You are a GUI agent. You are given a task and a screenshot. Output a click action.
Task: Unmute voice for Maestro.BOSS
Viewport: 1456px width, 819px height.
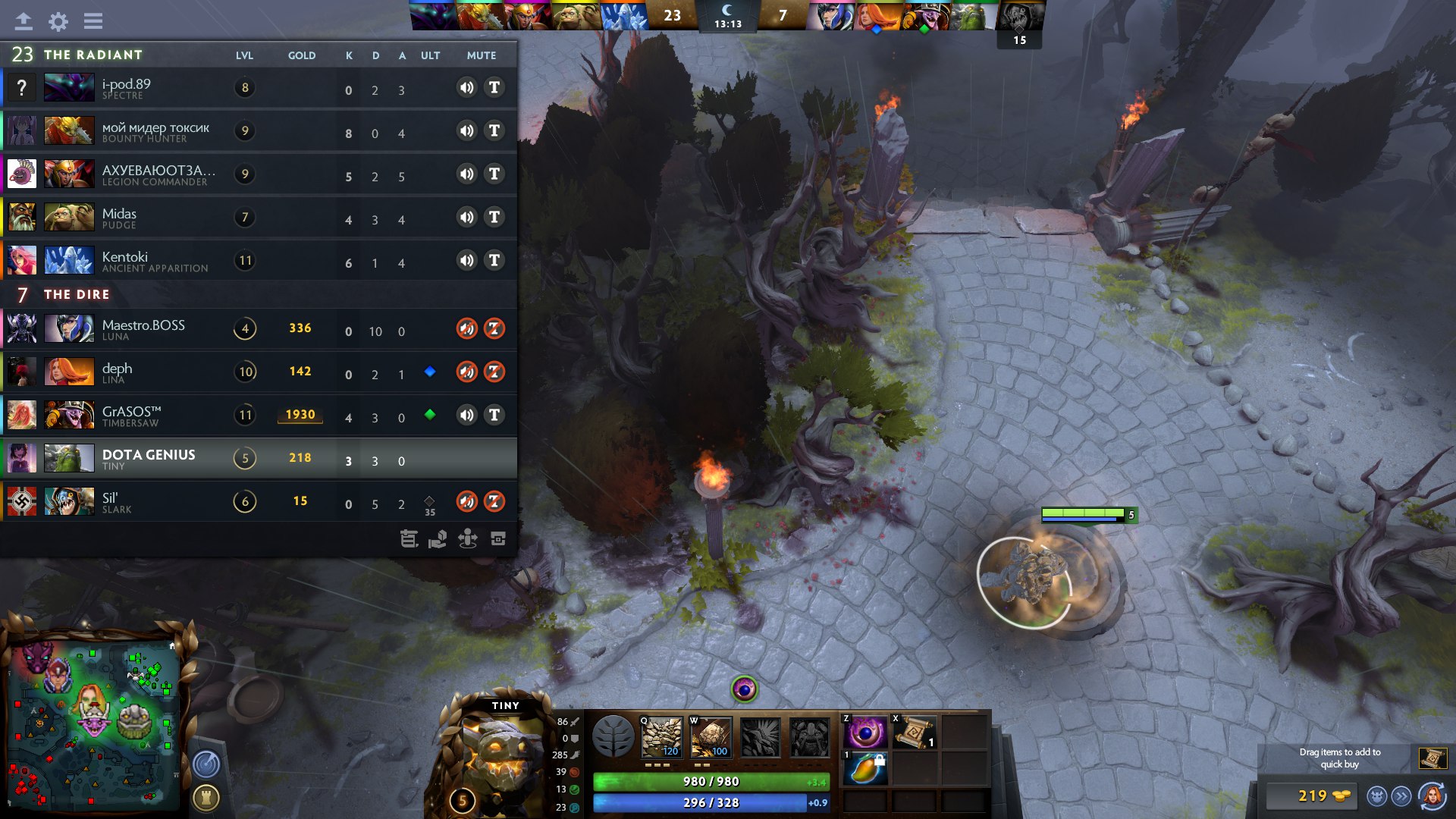(466, 328)
